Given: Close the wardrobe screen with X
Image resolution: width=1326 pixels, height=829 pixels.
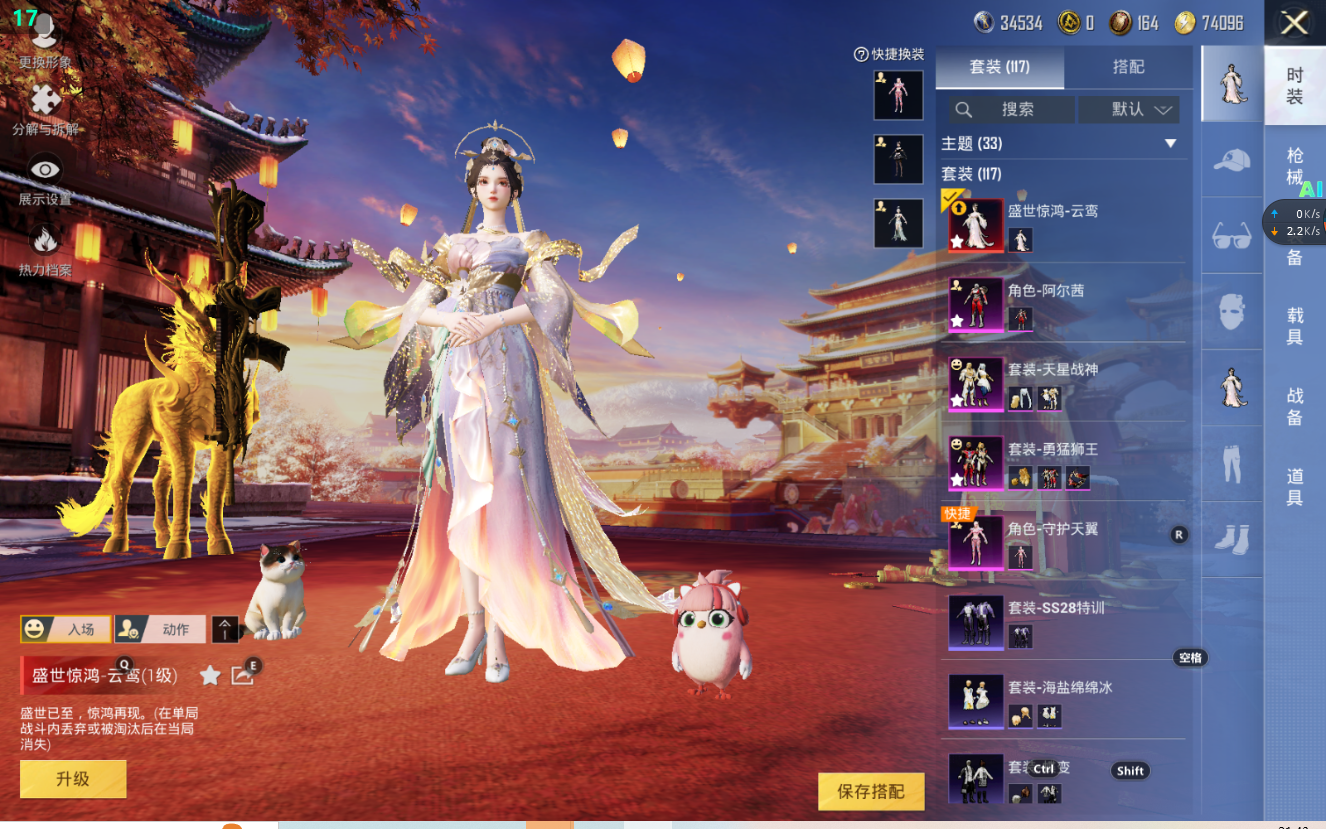Looking at the screenshot, I should tap(1294, 23).
